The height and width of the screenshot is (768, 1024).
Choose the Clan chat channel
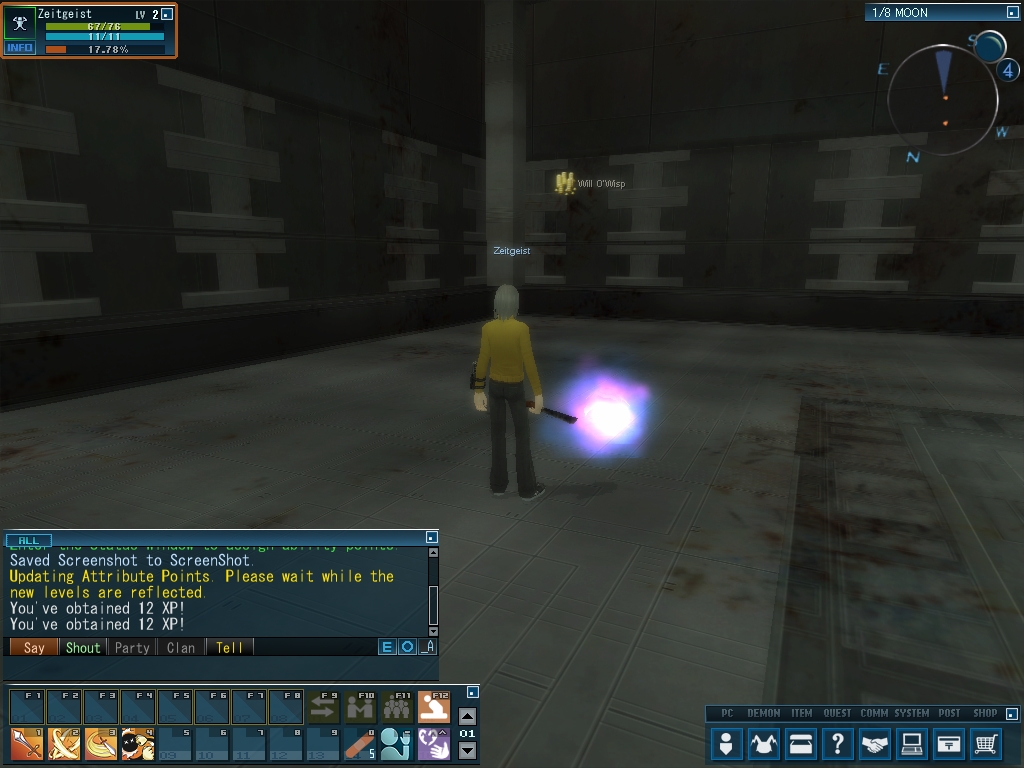tap(181, 647)
